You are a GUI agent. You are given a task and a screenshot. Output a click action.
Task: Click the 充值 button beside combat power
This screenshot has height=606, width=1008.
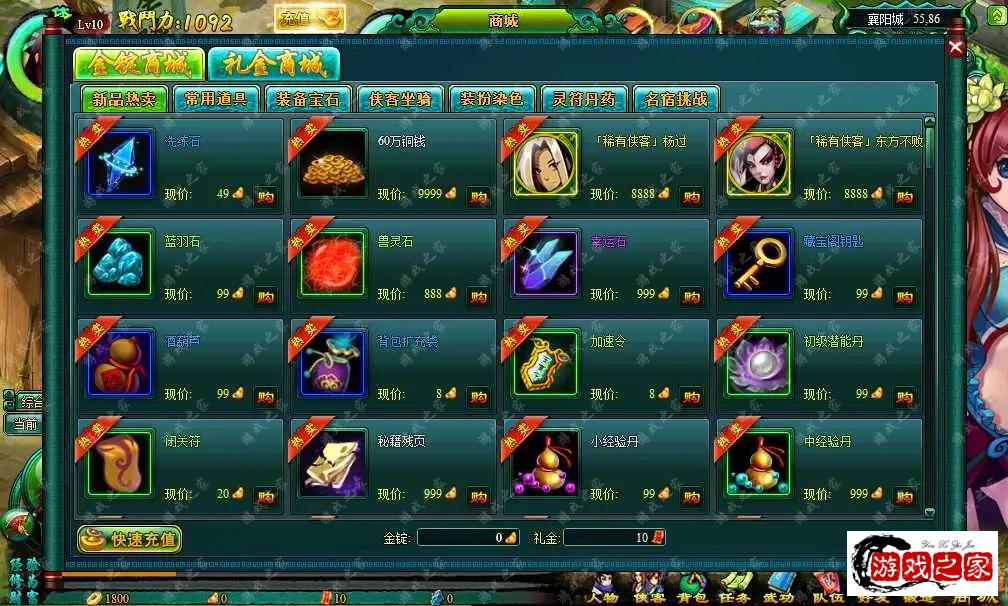pyautogui.click(x=309, y=18)
